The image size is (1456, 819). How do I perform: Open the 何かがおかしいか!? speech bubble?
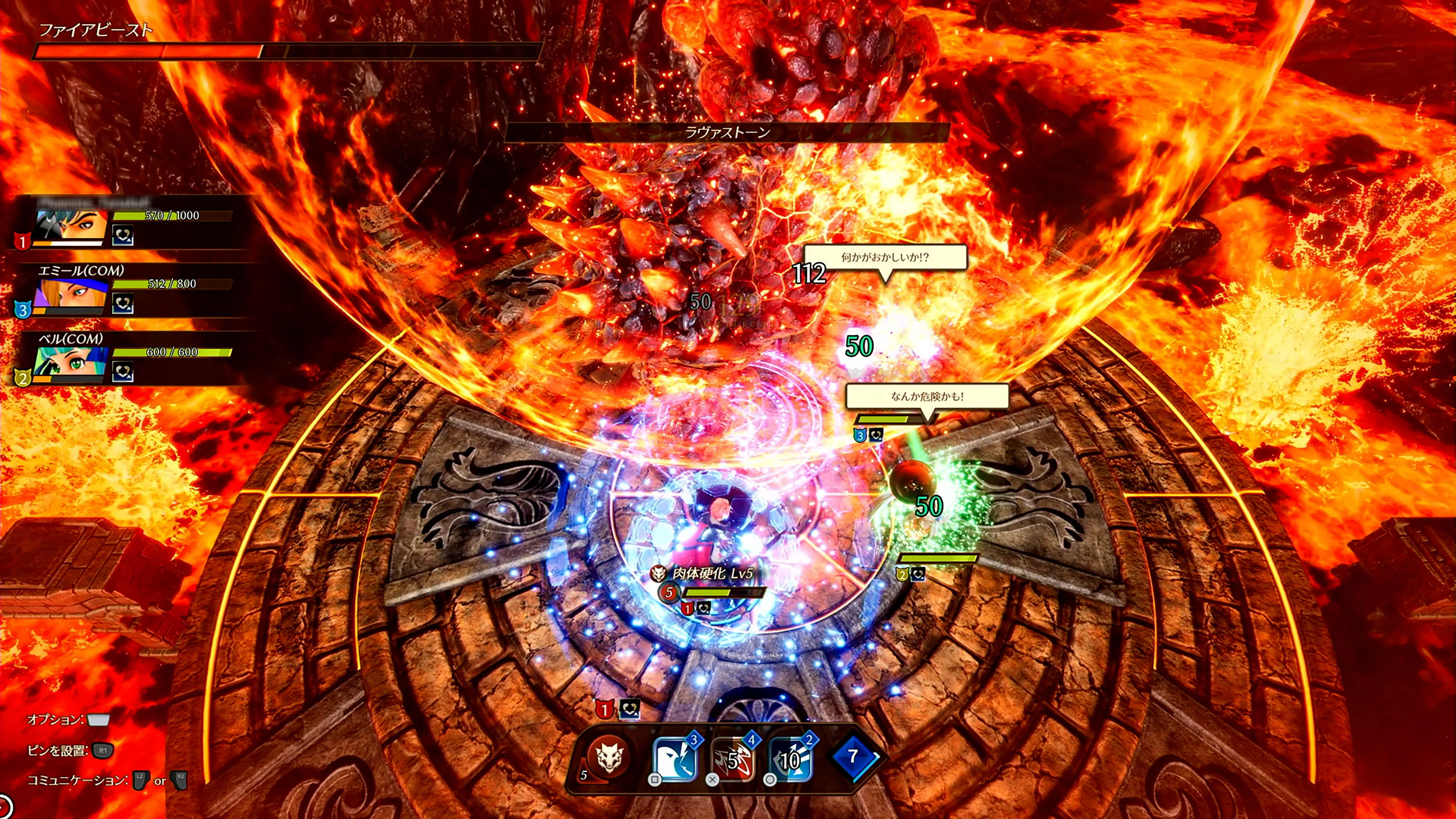pos(885,258)
